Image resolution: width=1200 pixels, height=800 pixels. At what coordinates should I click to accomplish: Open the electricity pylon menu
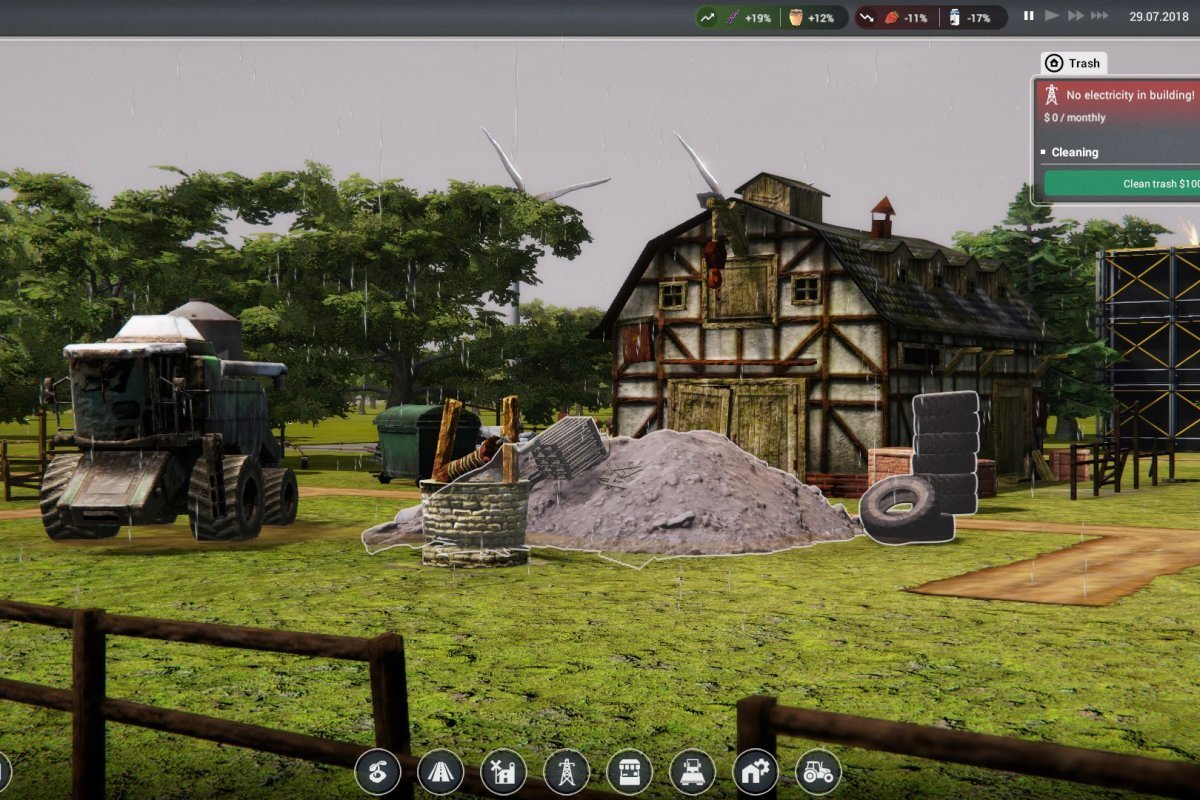(x=566, y=772)
